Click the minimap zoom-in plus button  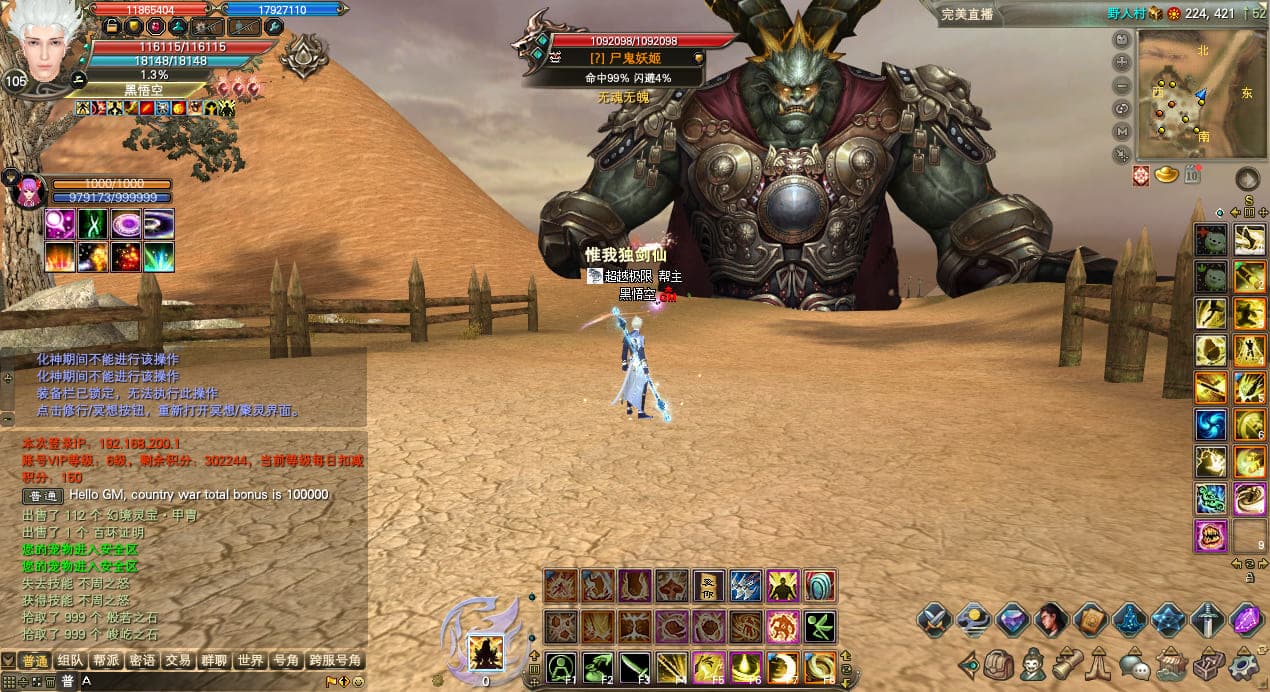click(x=1122, y=63)
